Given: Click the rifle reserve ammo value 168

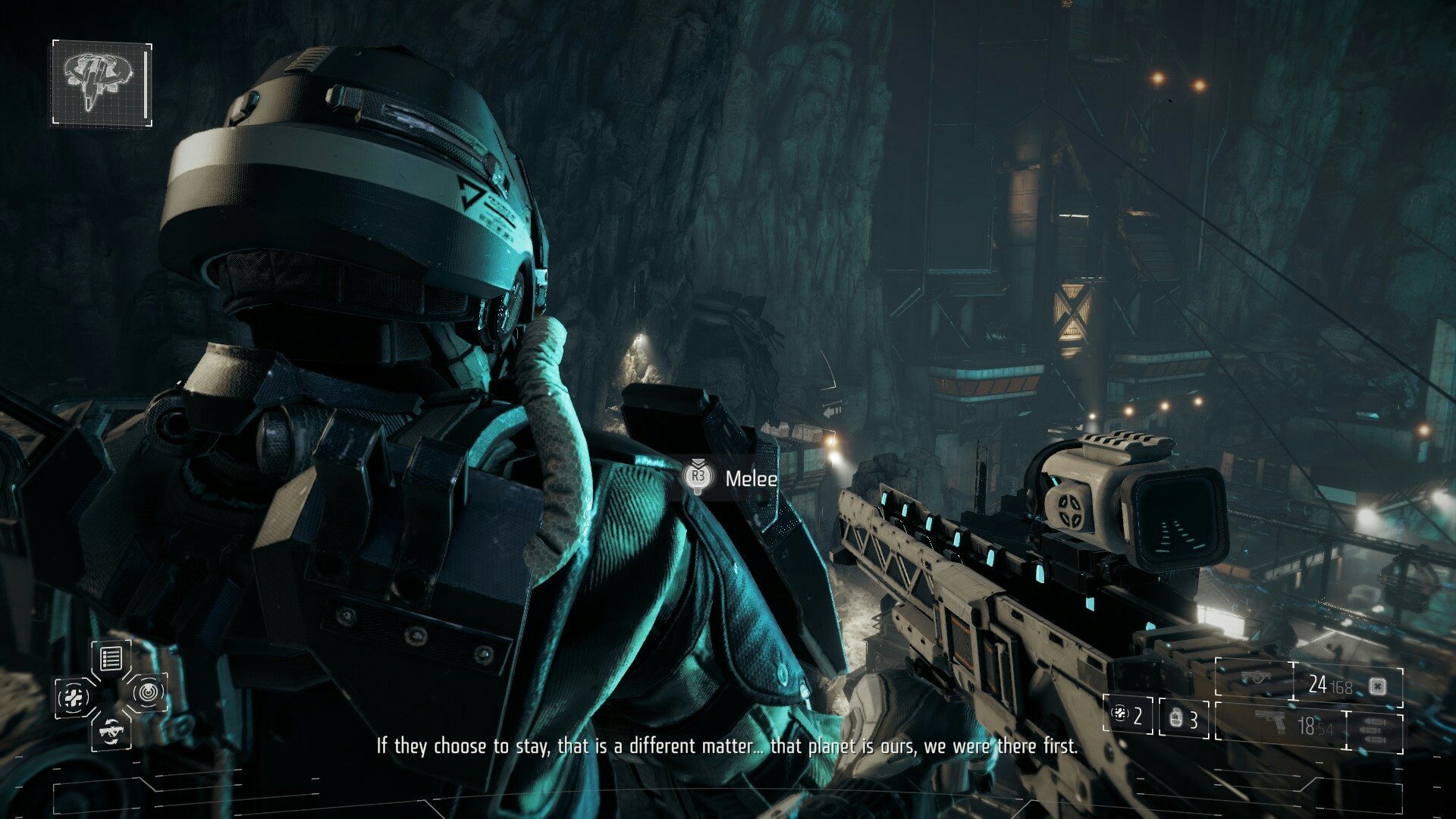Looking at the screenshot, I should click(x=1344, y=688).
